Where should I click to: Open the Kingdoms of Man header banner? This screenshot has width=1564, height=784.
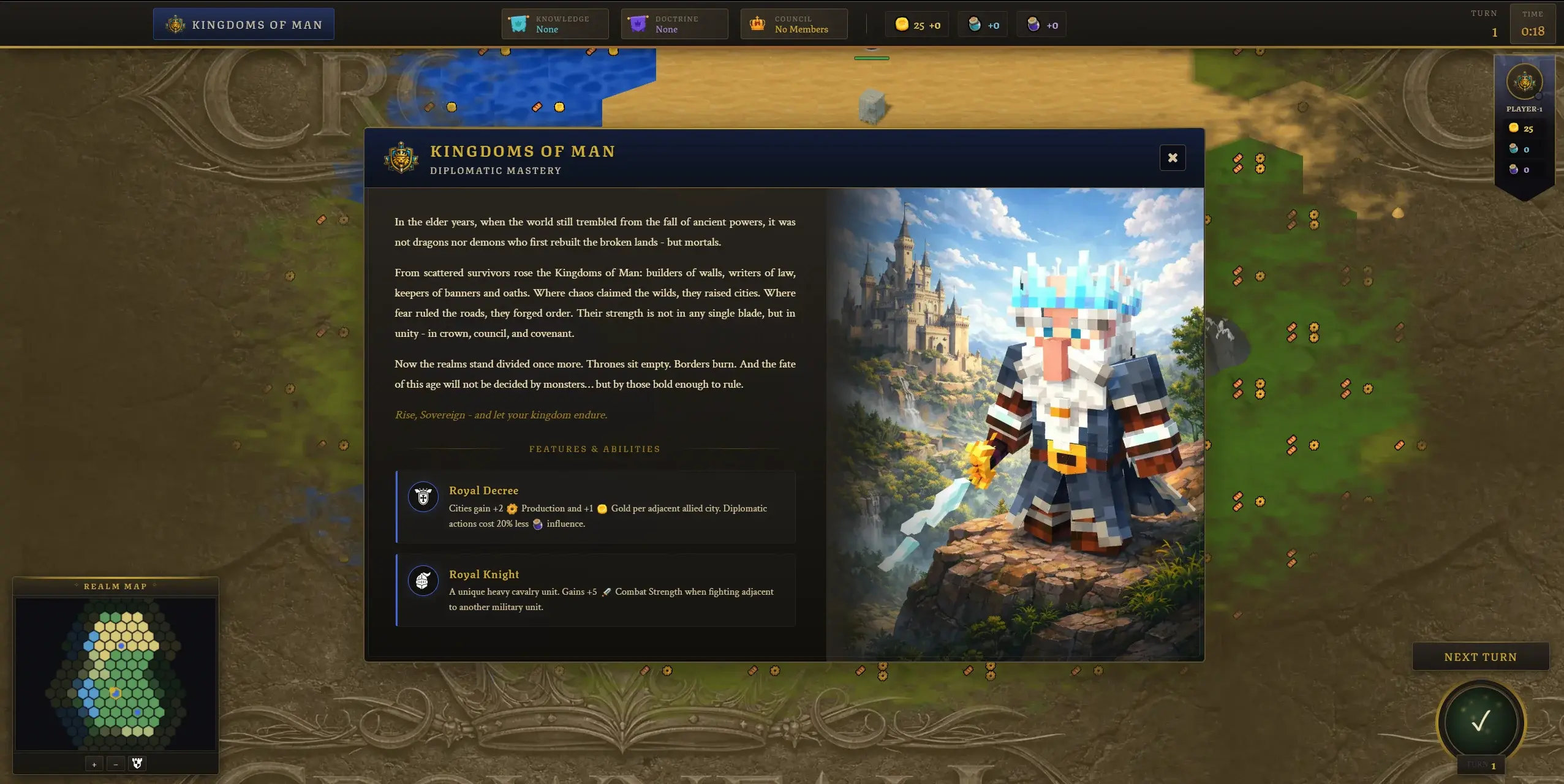tap(243, 24)
